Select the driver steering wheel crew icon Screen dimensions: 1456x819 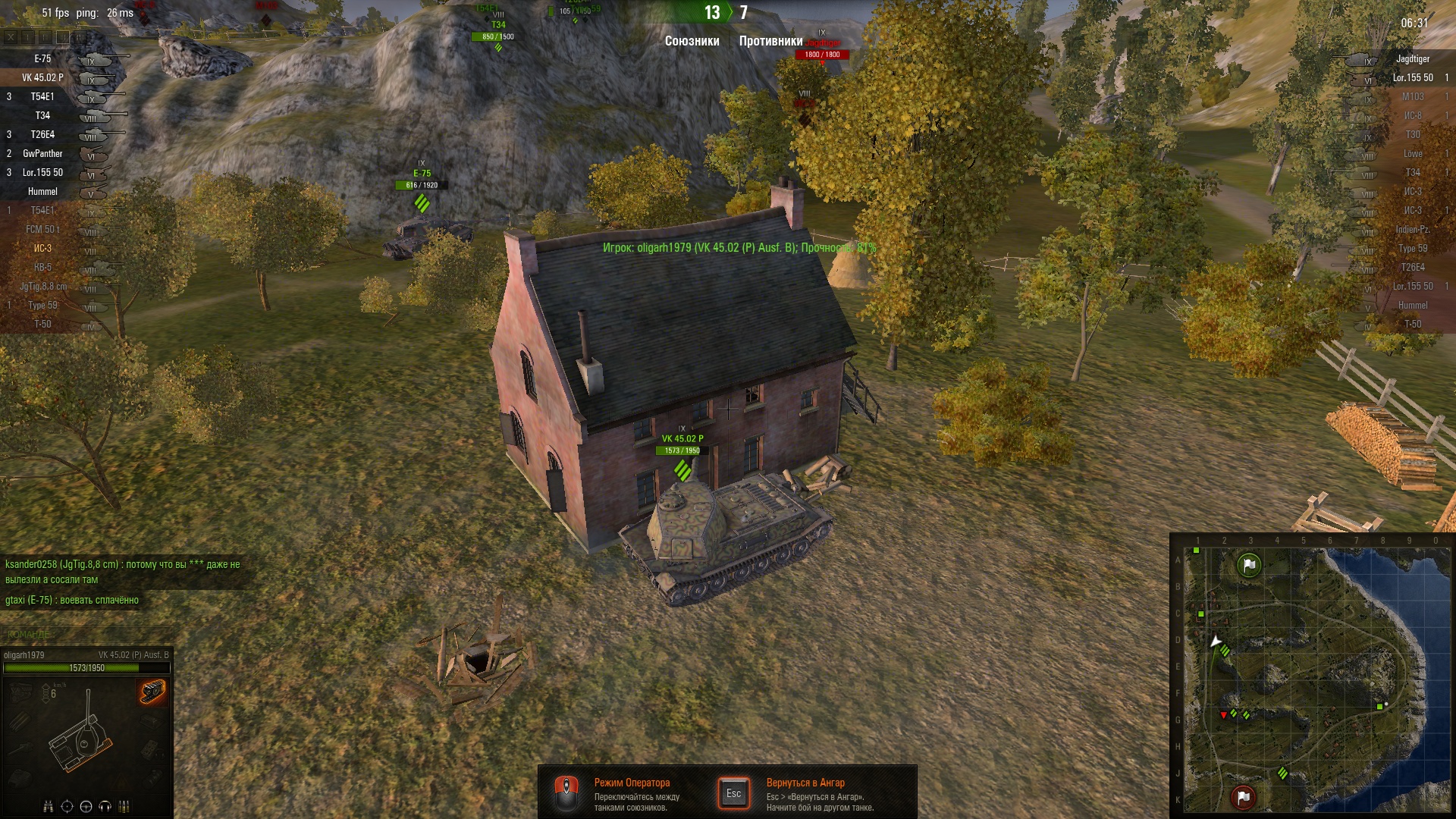point(86,806)
